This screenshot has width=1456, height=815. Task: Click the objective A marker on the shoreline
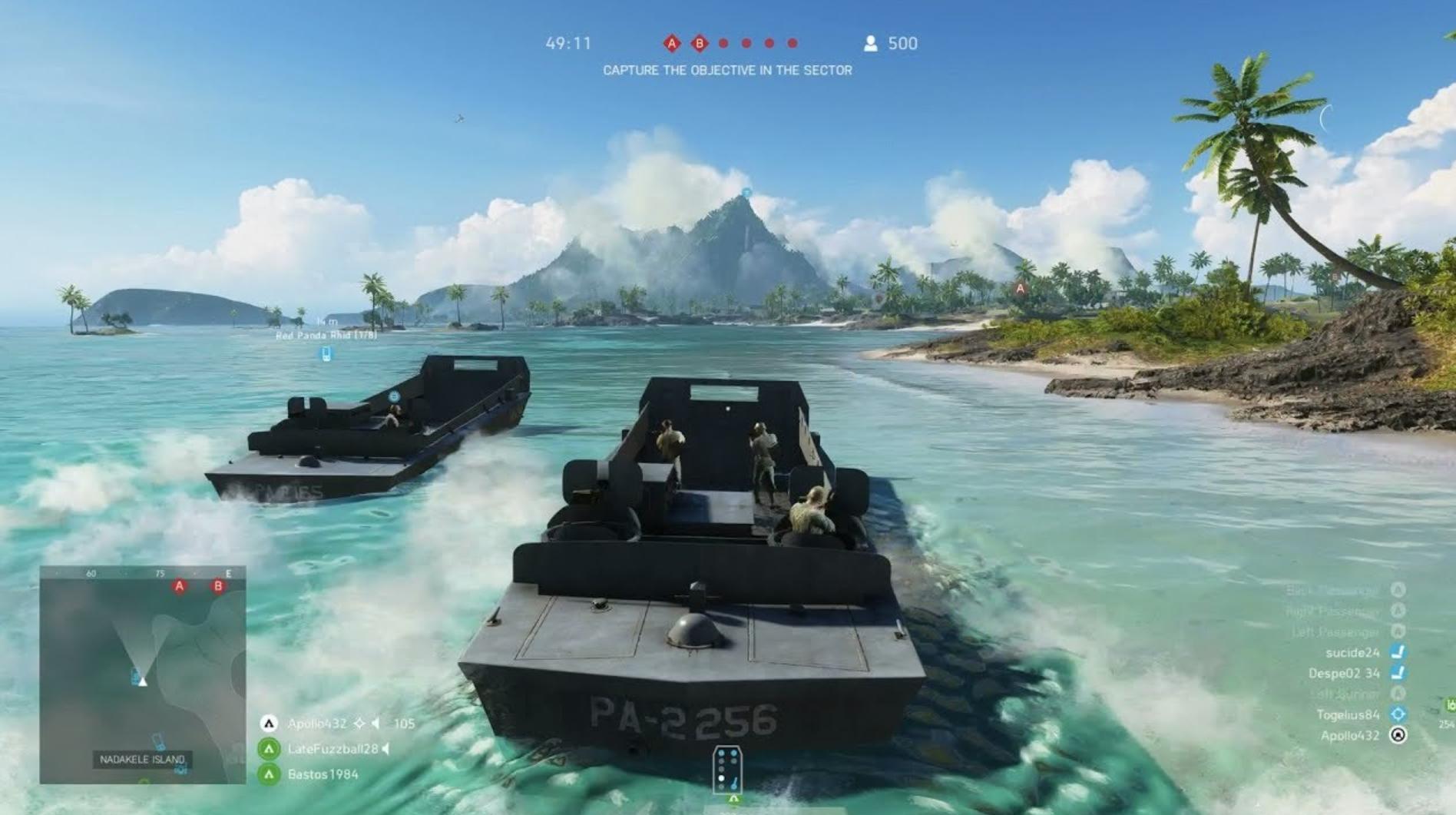(x=1020, y=287)
